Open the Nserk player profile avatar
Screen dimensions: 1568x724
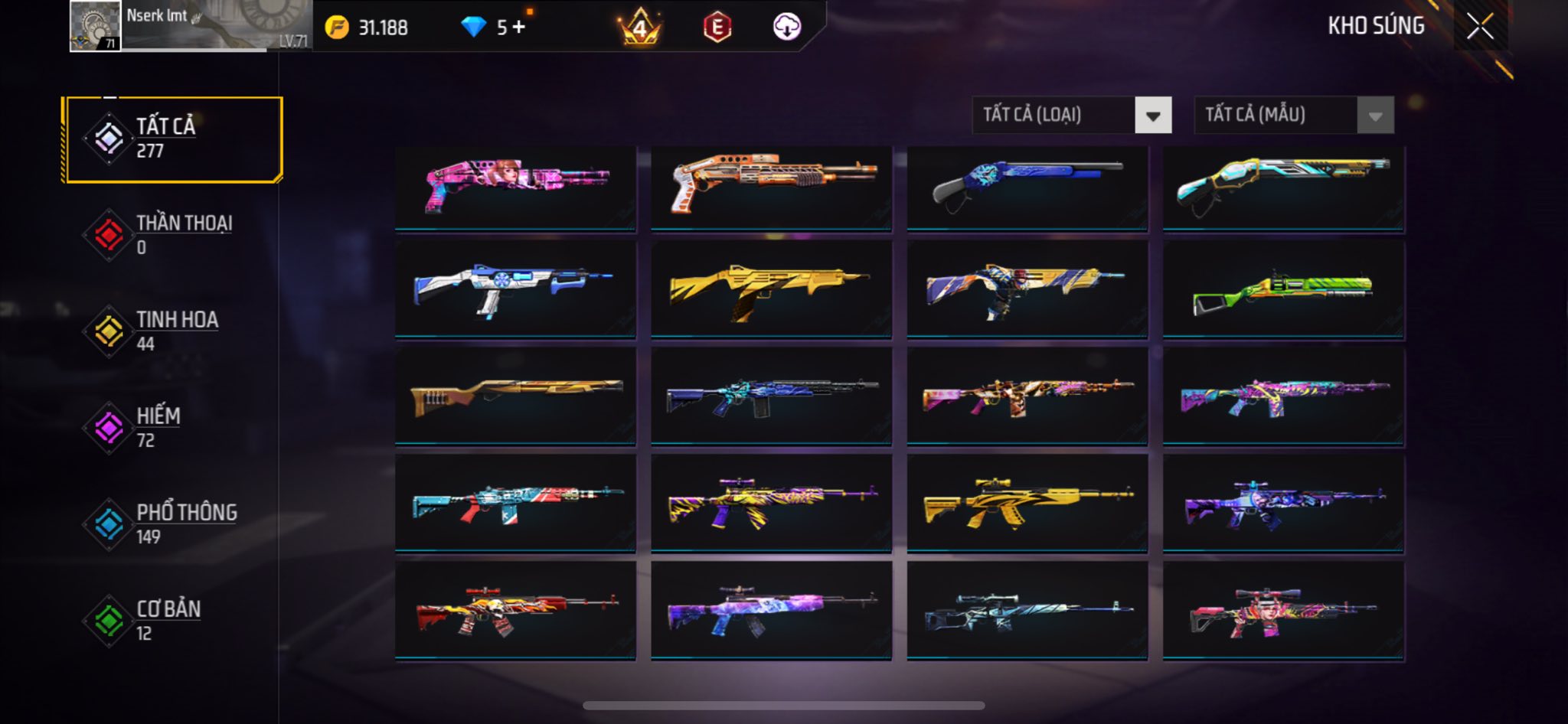(x=95, y=26)
